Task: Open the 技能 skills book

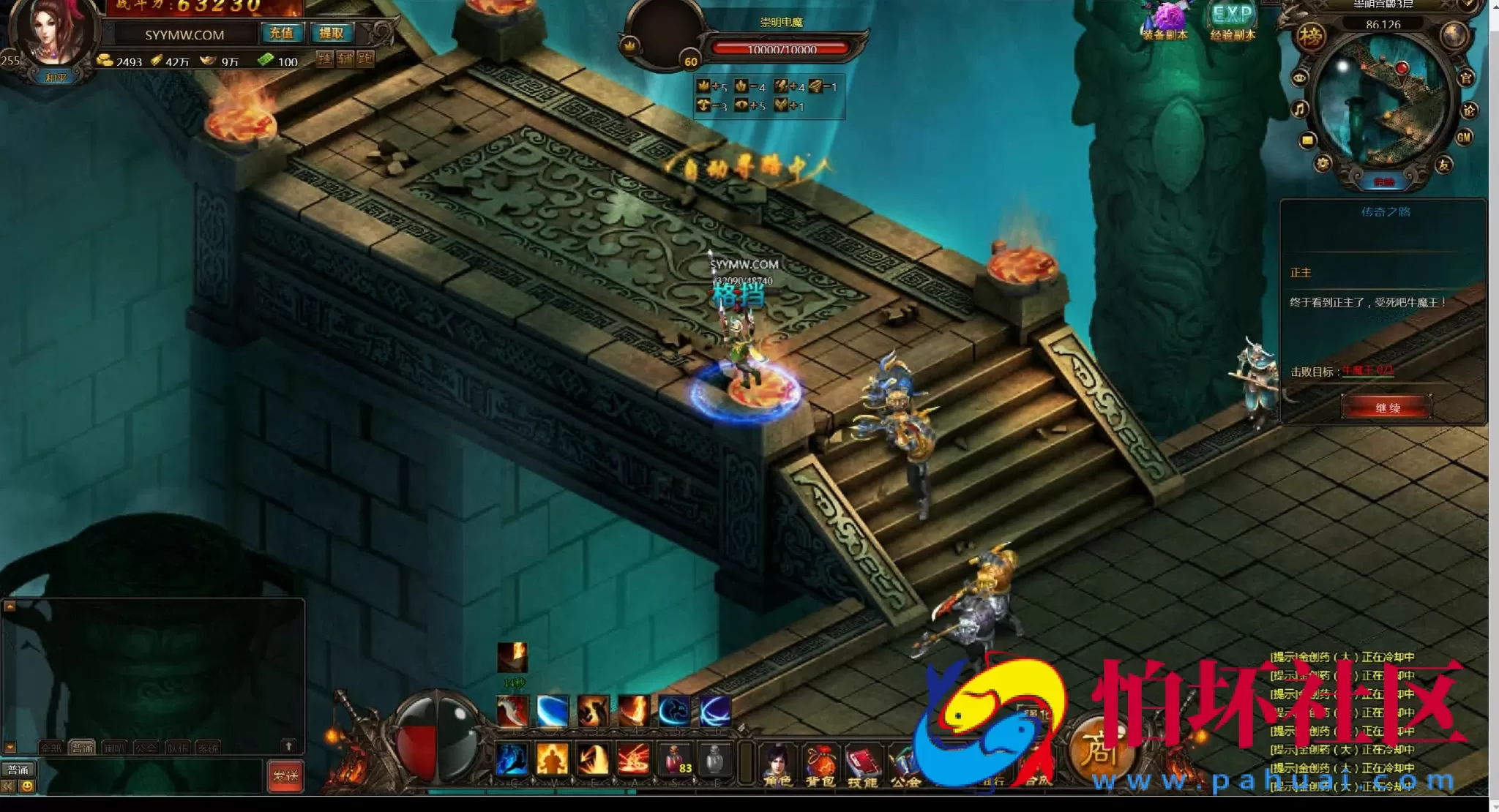Action: pyautogui.click(x=862, y=764)
